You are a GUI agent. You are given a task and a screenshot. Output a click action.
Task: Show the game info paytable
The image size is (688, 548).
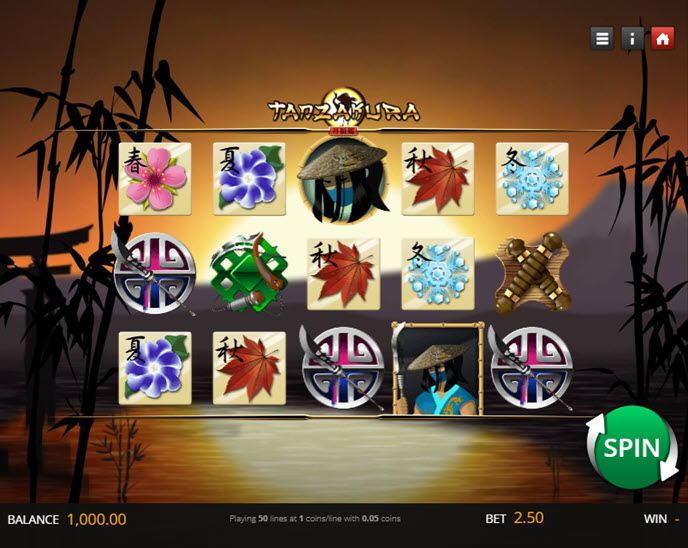(632, 39)
